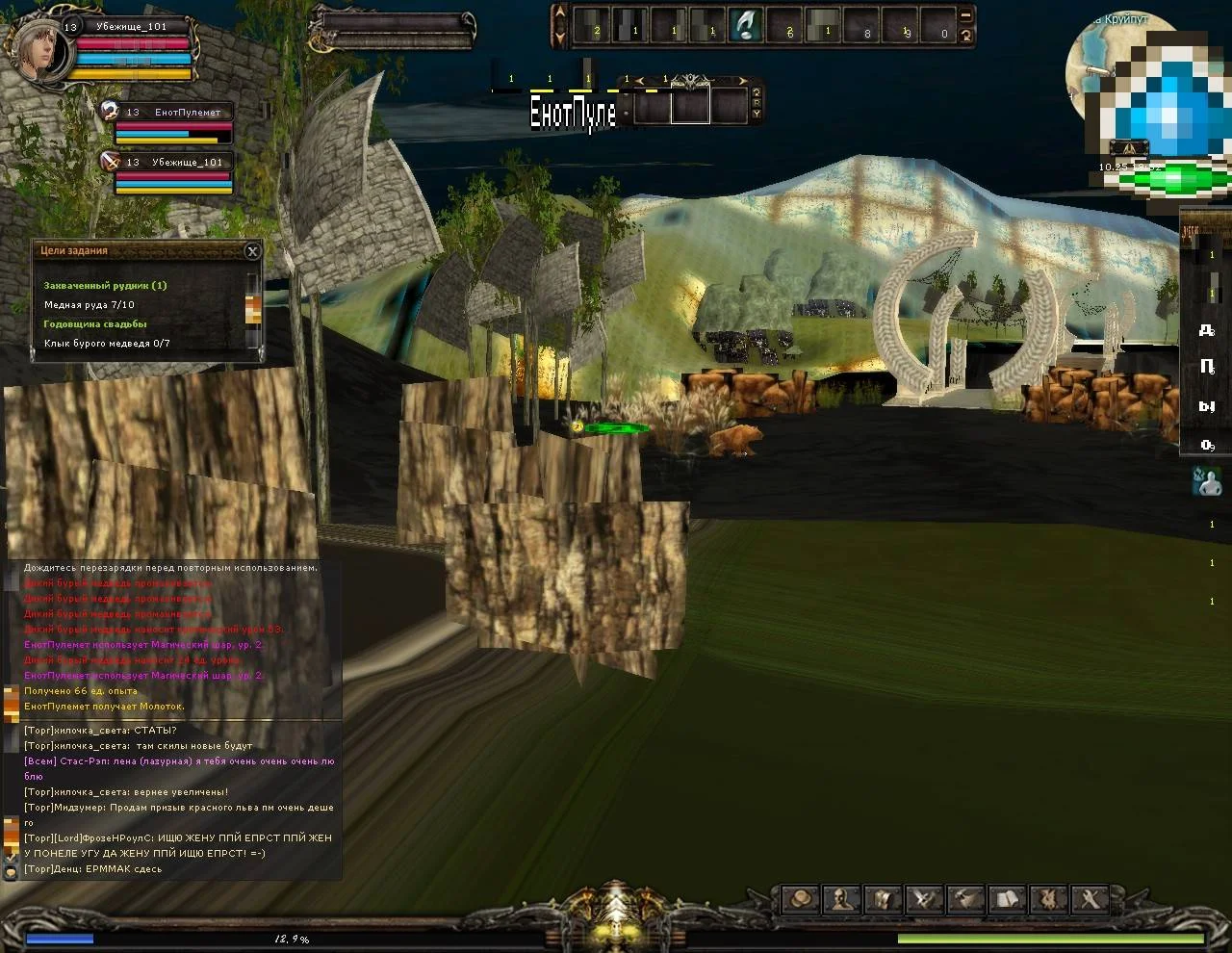Open the crossed wrench tools icon
The image size is (1232, 953).
tap(1090, 899)
